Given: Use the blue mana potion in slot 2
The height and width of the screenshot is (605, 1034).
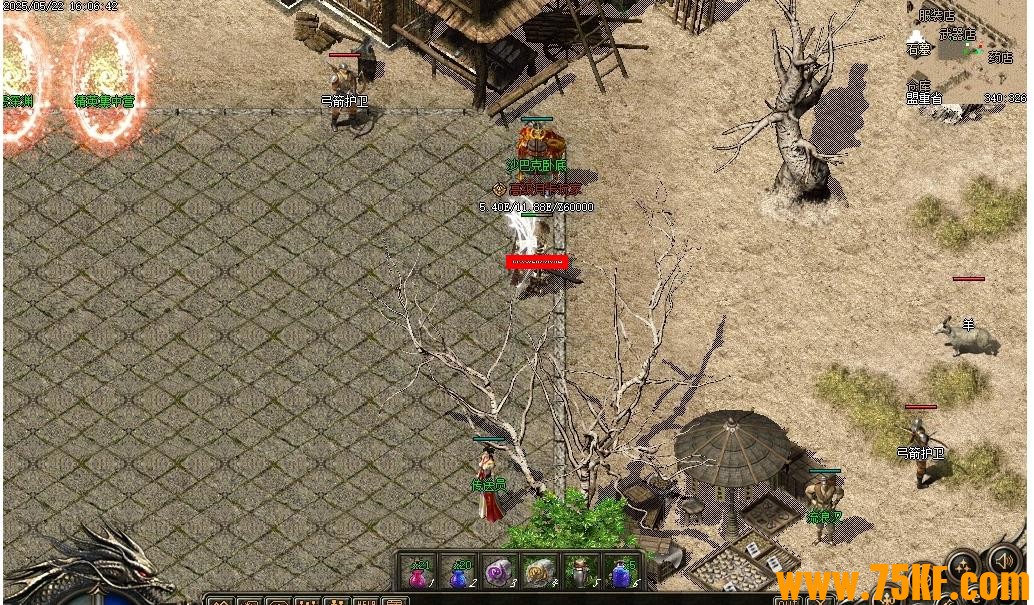Looking at the screenshot, I should pos(459,574).
